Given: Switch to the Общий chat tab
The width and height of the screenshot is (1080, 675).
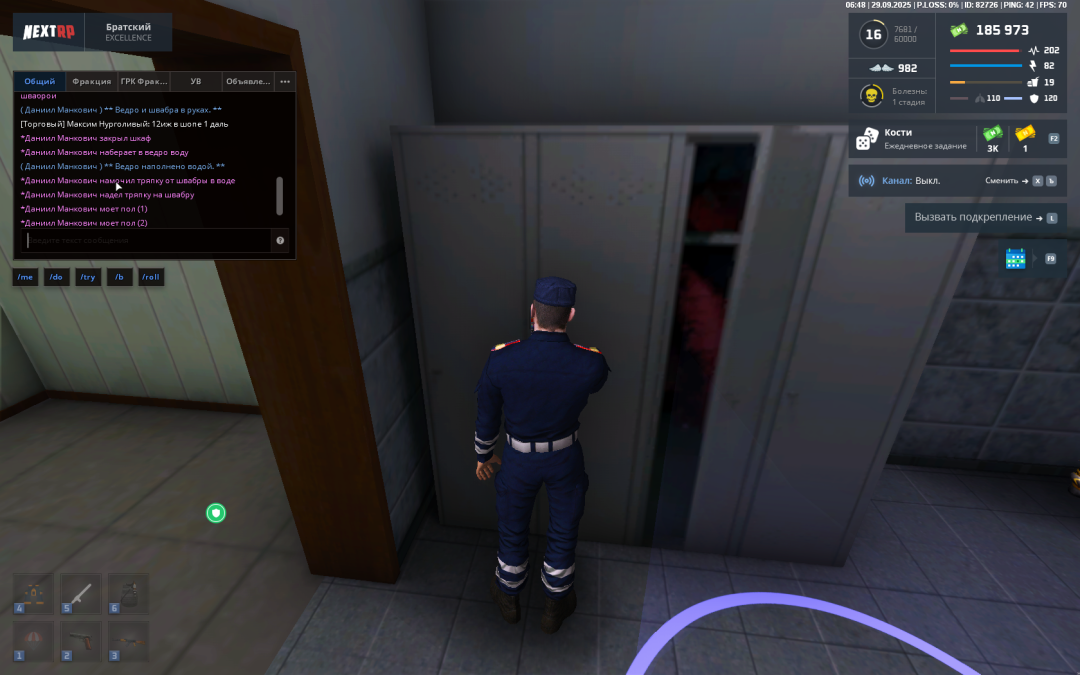Looking at the screenshot, I should point(40,81).
